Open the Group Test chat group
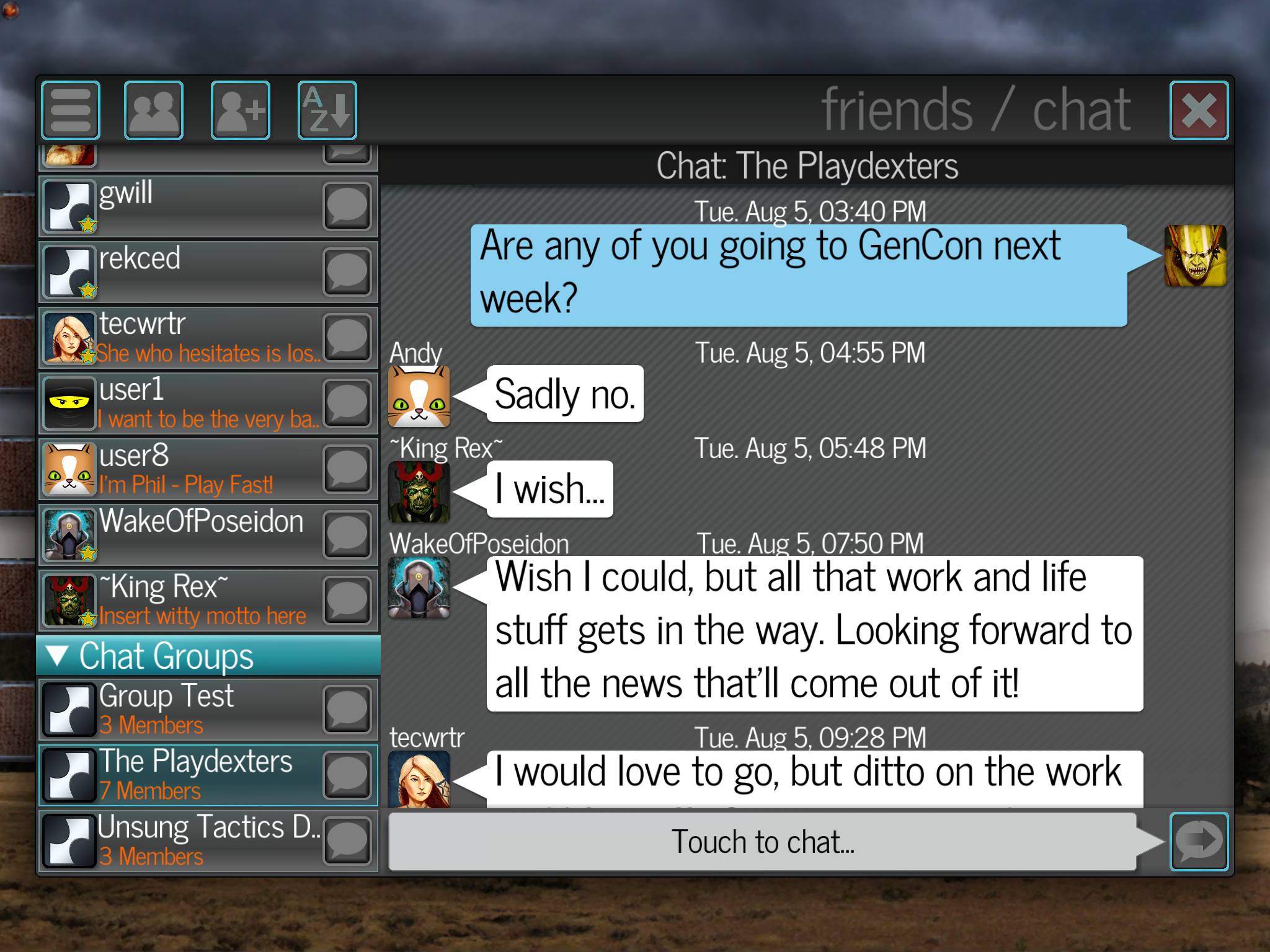 [186, 710]
